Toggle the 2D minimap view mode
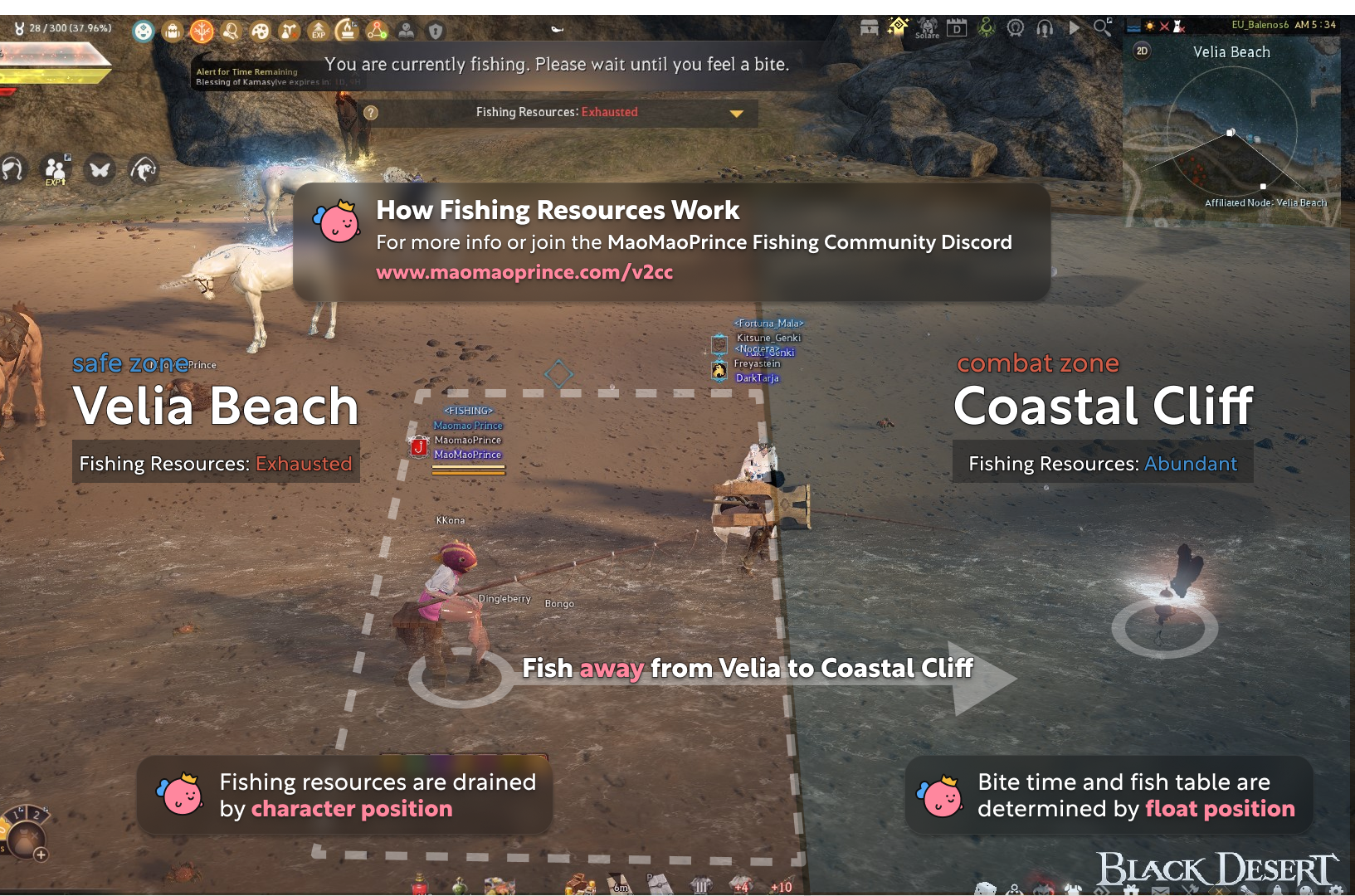This screenshot has height=896, width=1355. point(1140,51)
